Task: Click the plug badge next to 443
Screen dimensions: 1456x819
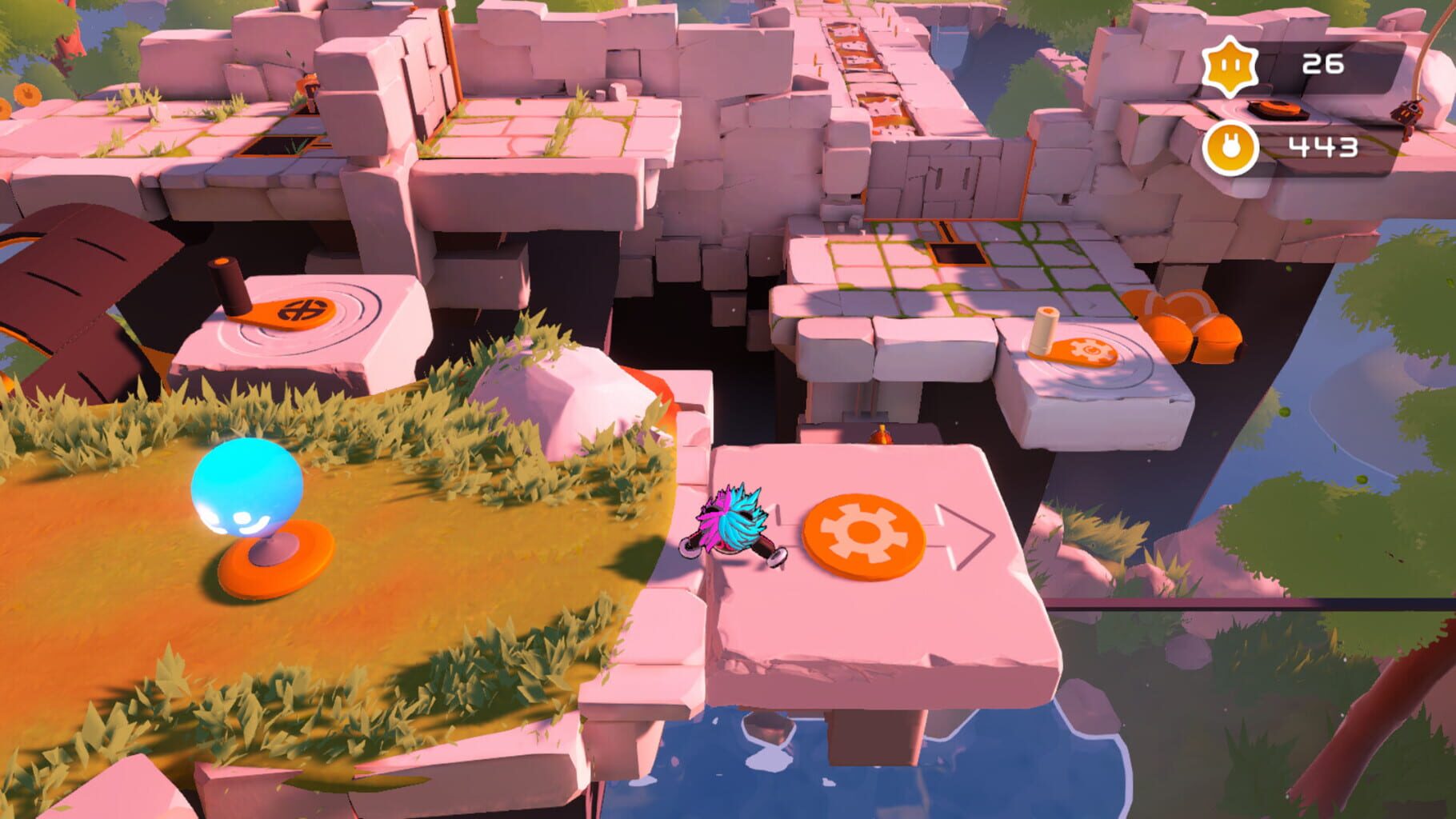Action: pos(1232,147)
